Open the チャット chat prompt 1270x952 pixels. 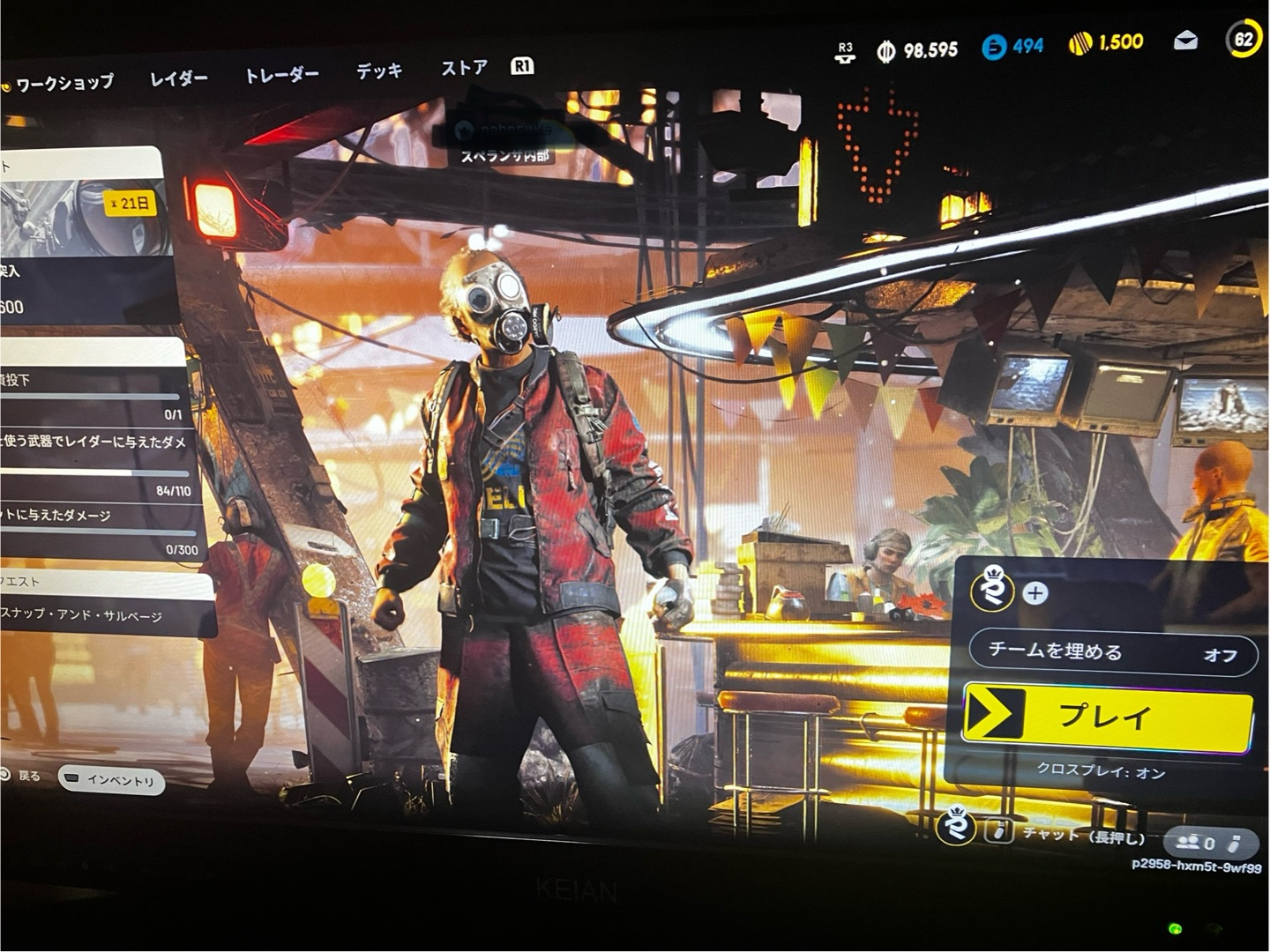(1072, 834)
